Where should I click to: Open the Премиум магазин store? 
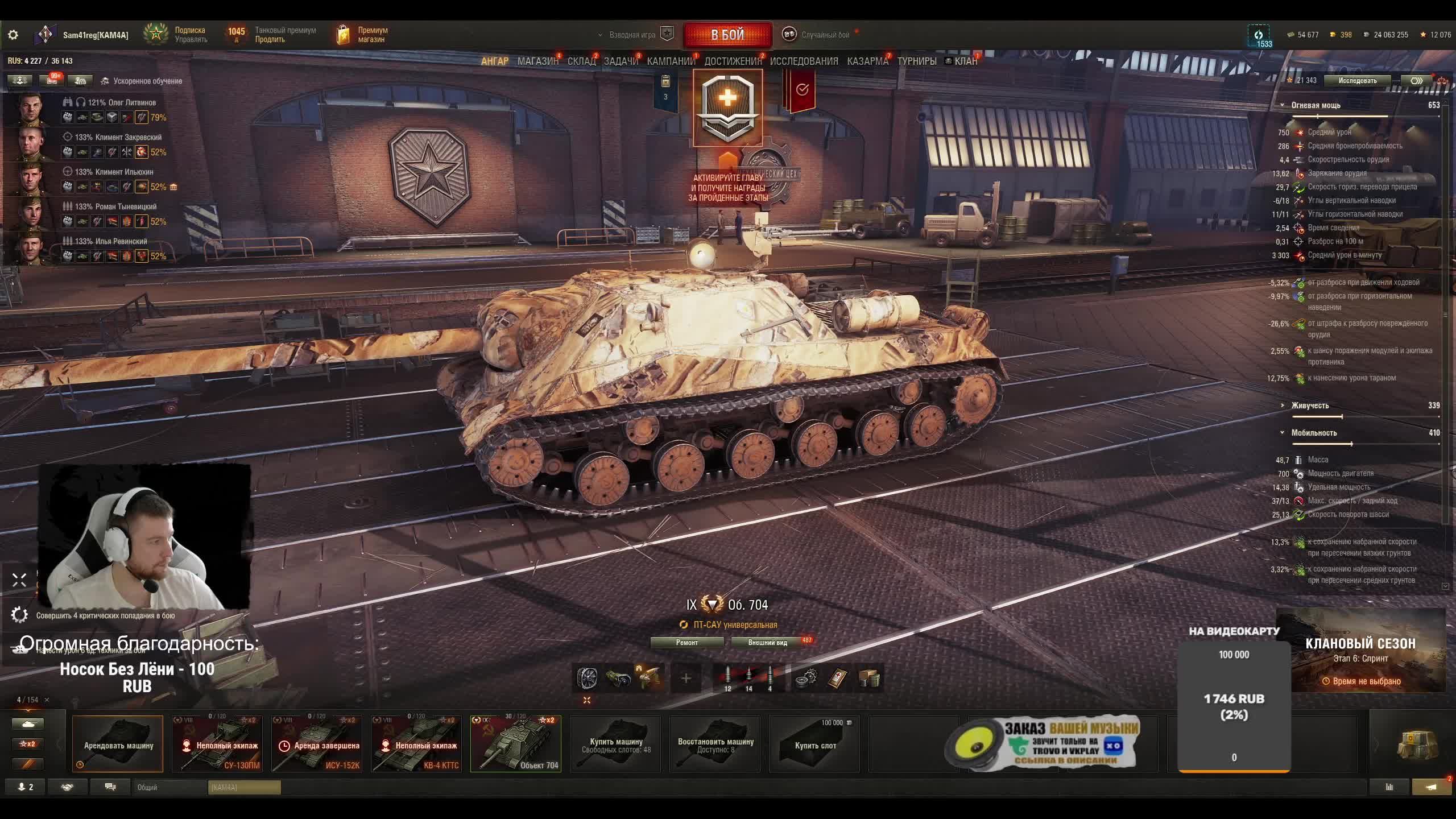tap(363, 35)
